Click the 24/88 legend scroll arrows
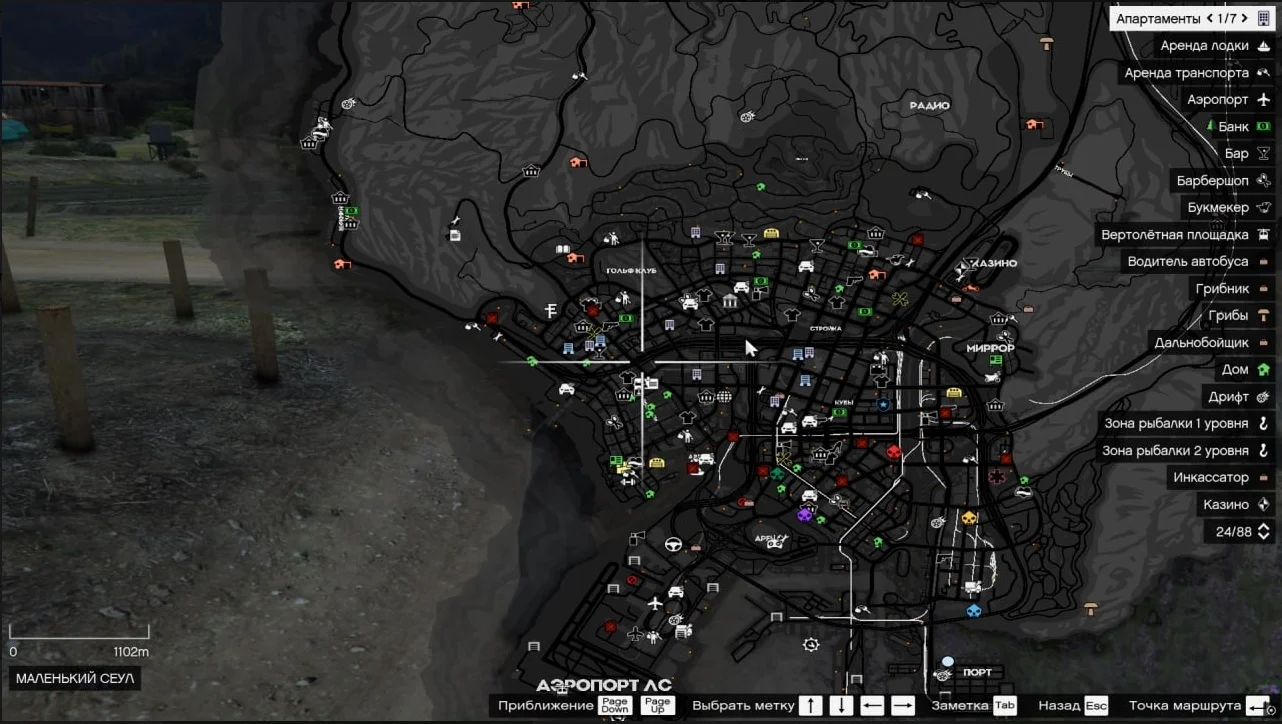The height and width of the screenshot is (724, 1282). coord(1264,532)
